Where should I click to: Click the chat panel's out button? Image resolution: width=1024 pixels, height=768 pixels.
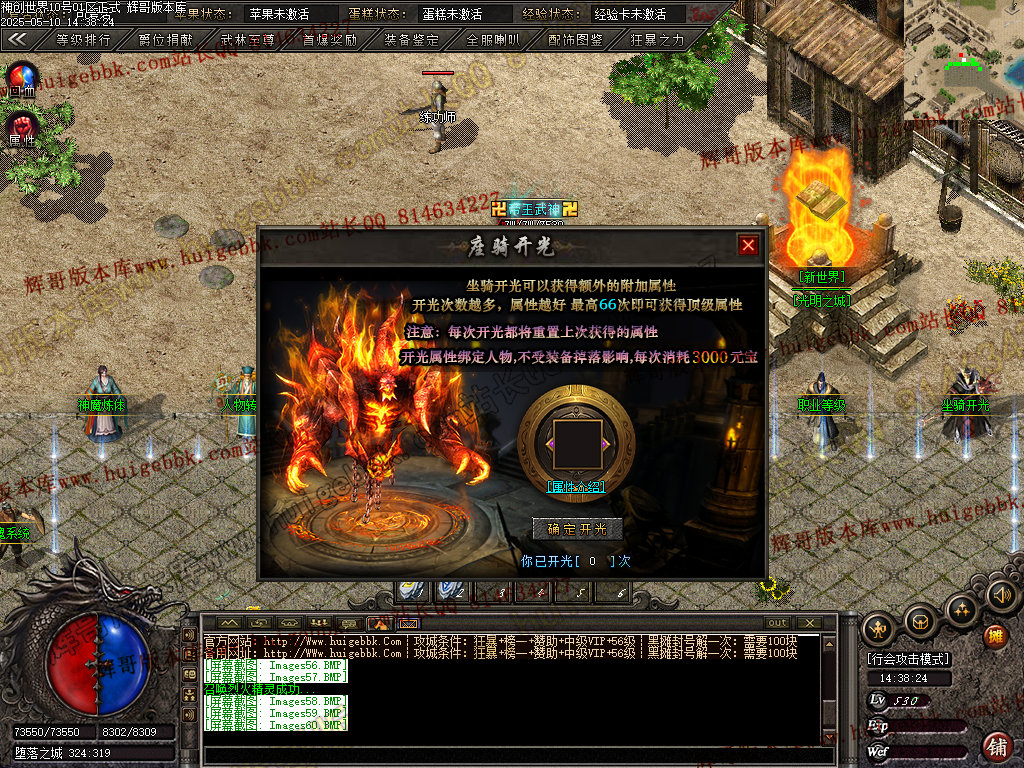click(777, 623)
